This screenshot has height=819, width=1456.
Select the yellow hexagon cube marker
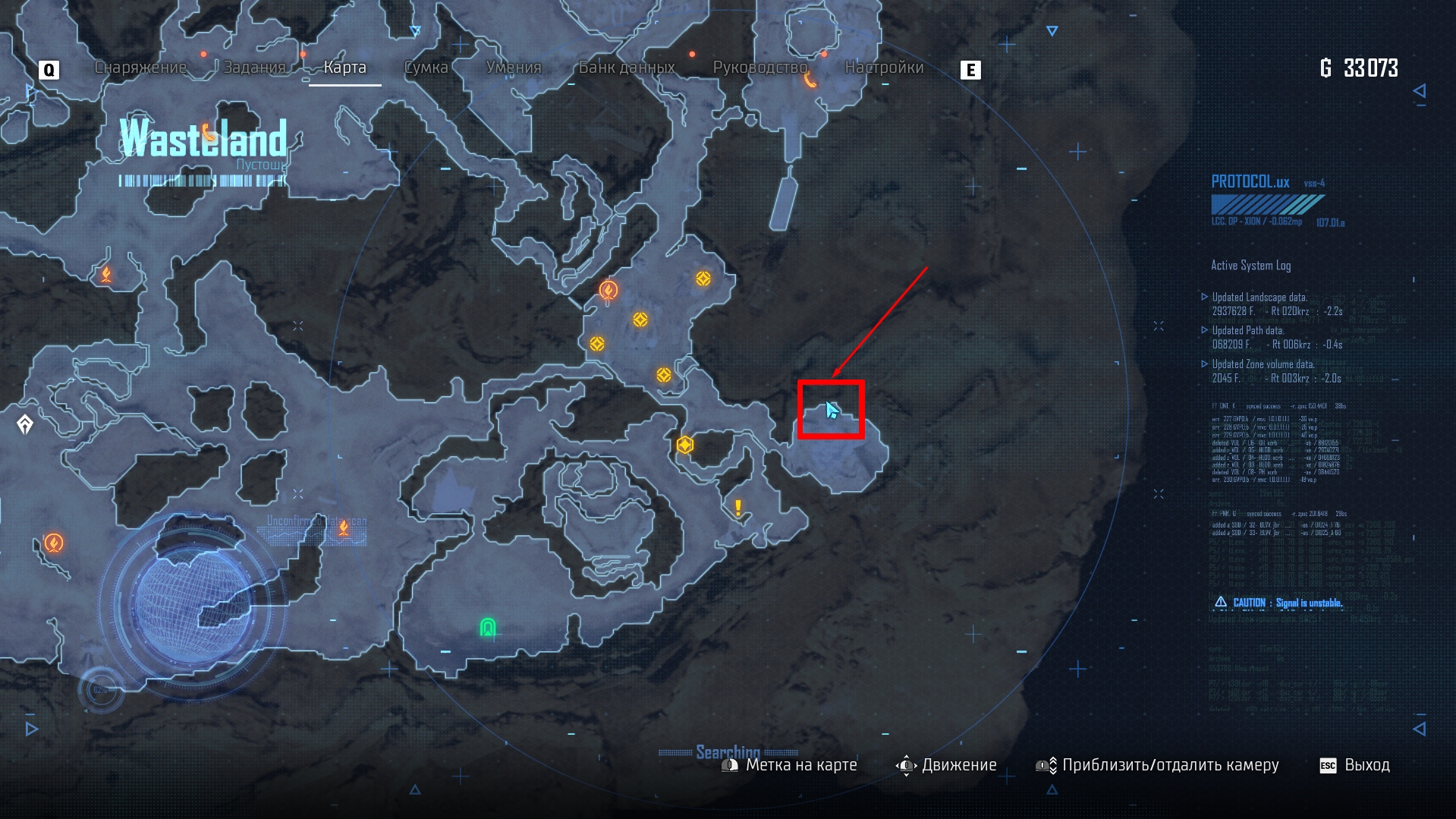pos(685,445)
